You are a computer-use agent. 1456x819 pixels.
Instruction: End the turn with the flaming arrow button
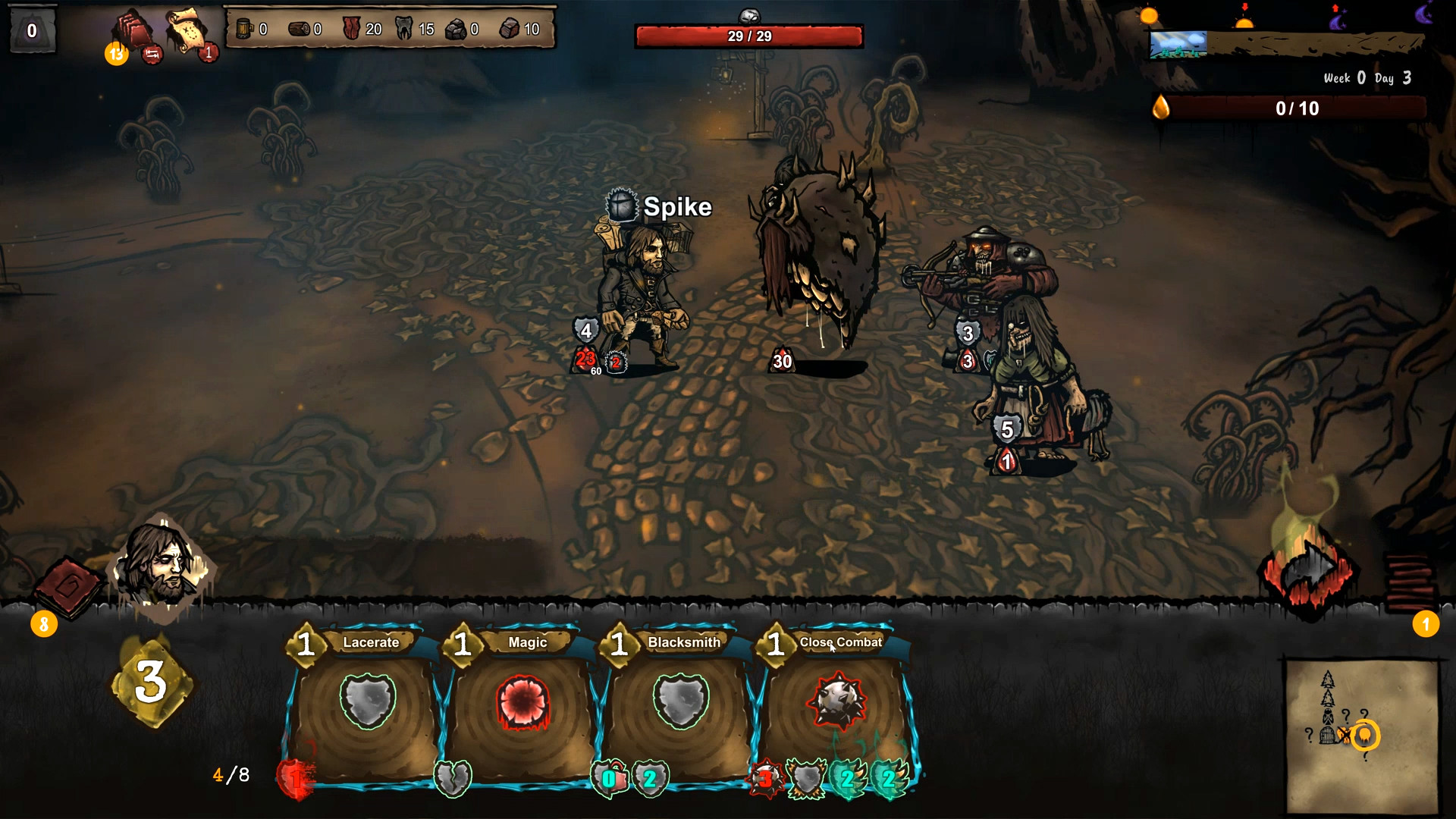(1309, 570)
